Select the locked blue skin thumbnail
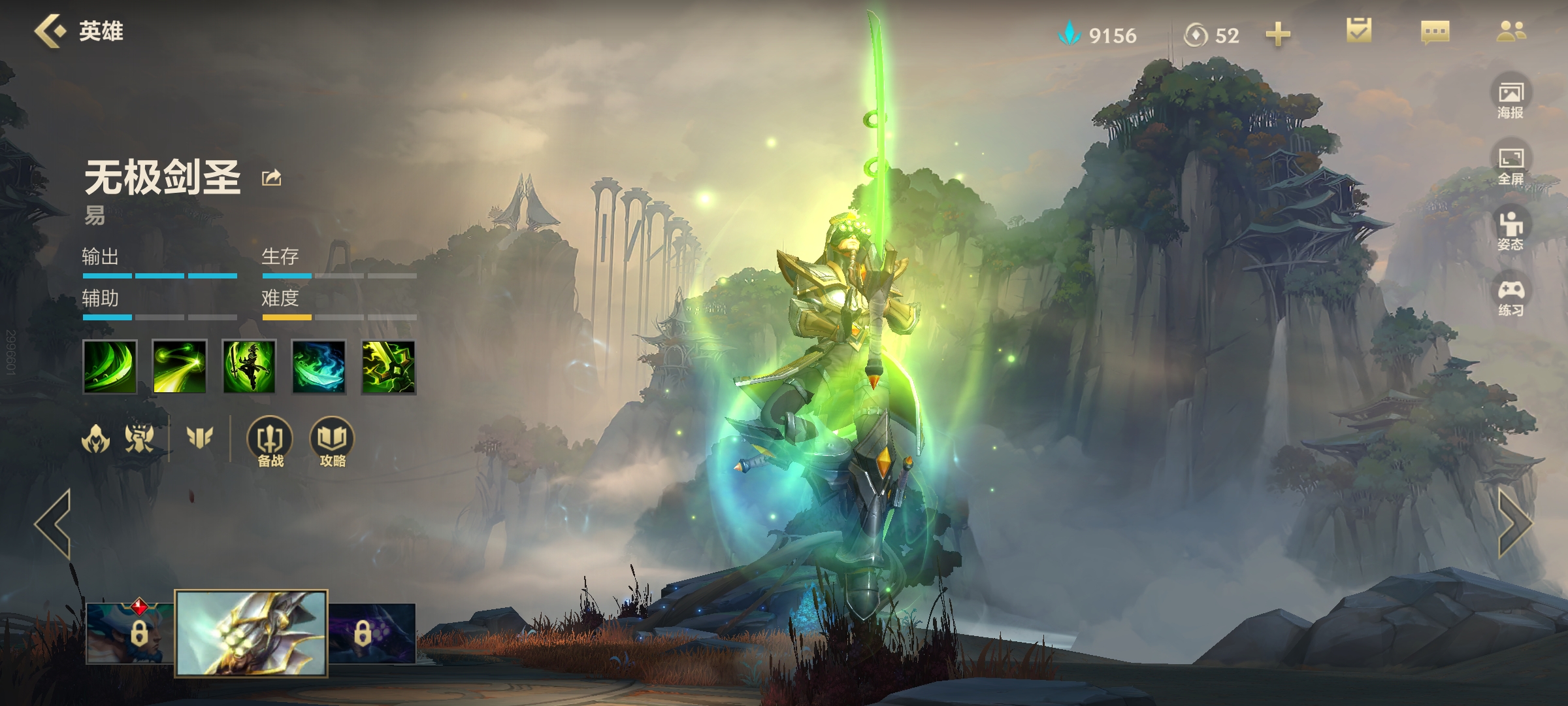Viewport: 1568px width, 706px height. 131,633
